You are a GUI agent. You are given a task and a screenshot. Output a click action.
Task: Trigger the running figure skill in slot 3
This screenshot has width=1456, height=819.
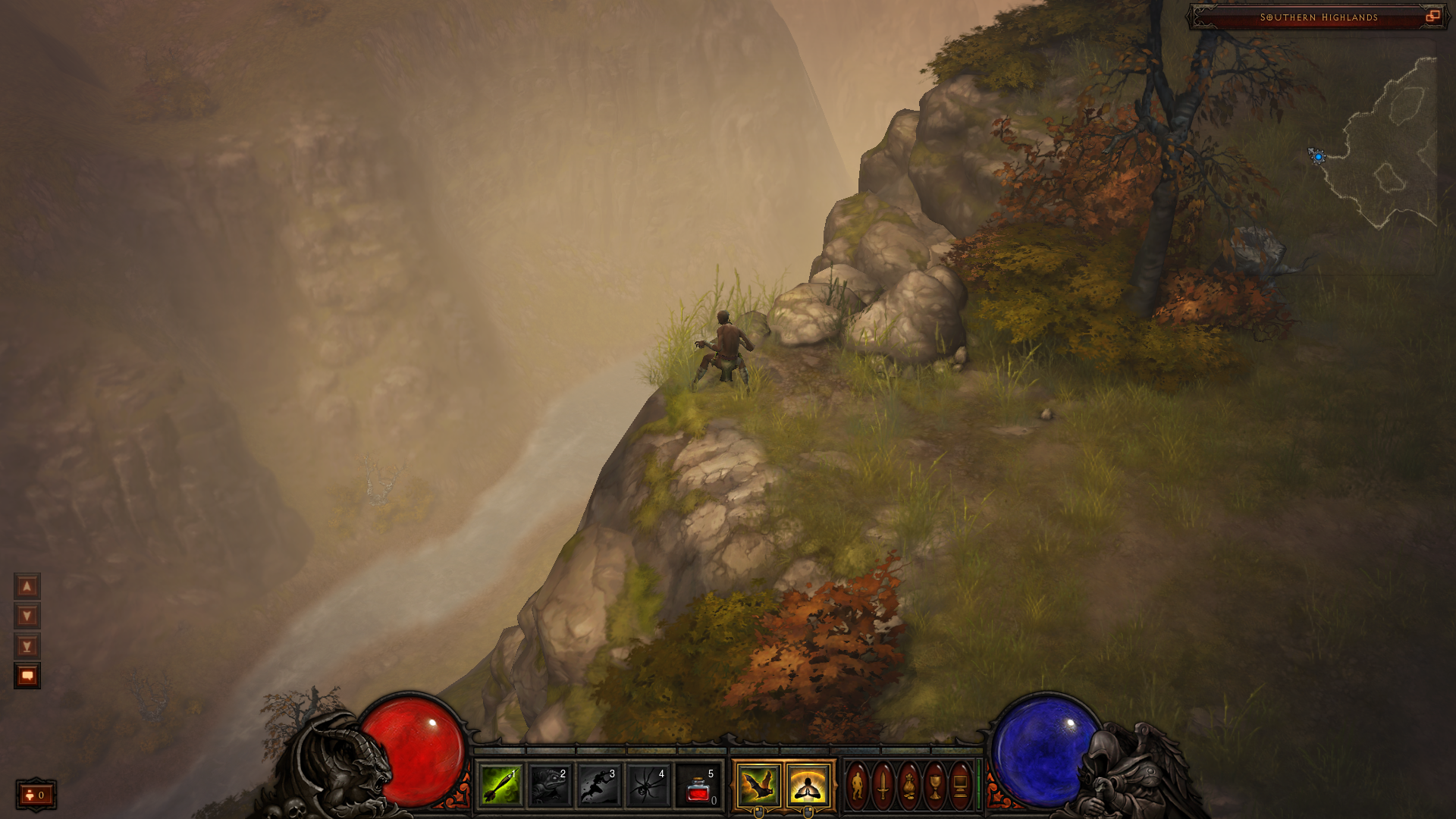(x=599, y=786)
